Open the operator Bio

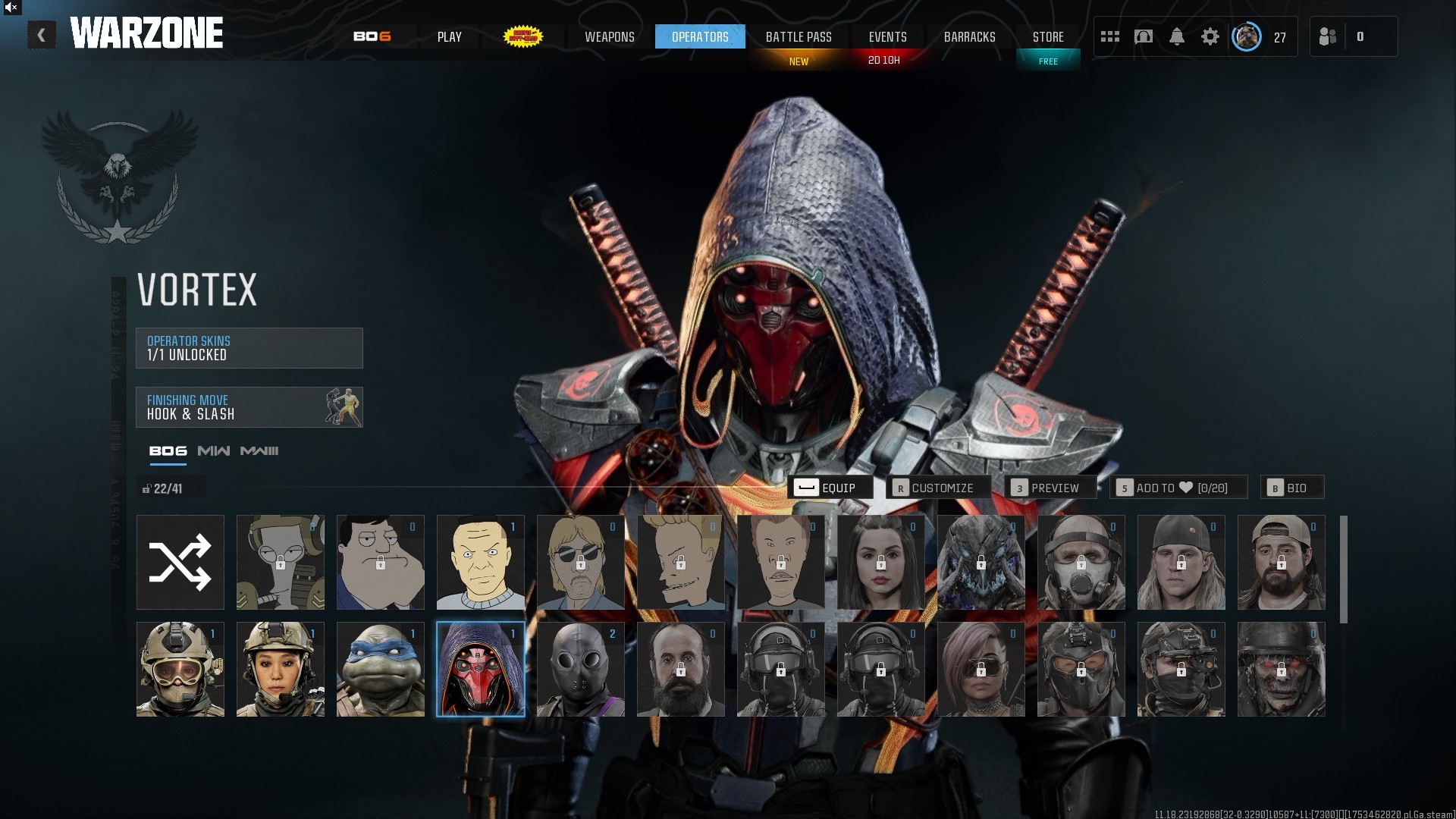coord(1291,488)
